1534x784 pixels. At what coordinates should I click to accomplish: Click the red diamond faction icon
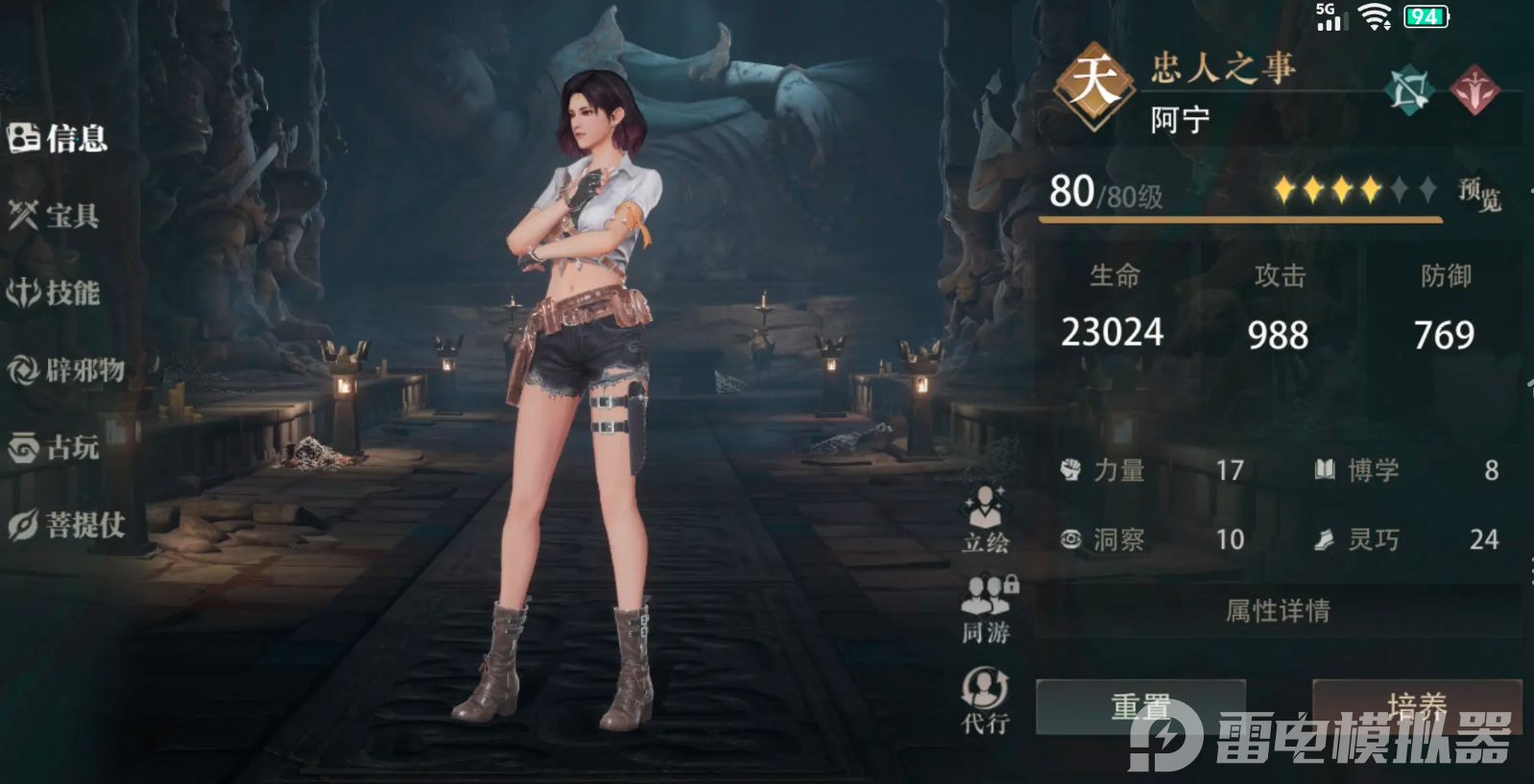point(1474,91)
